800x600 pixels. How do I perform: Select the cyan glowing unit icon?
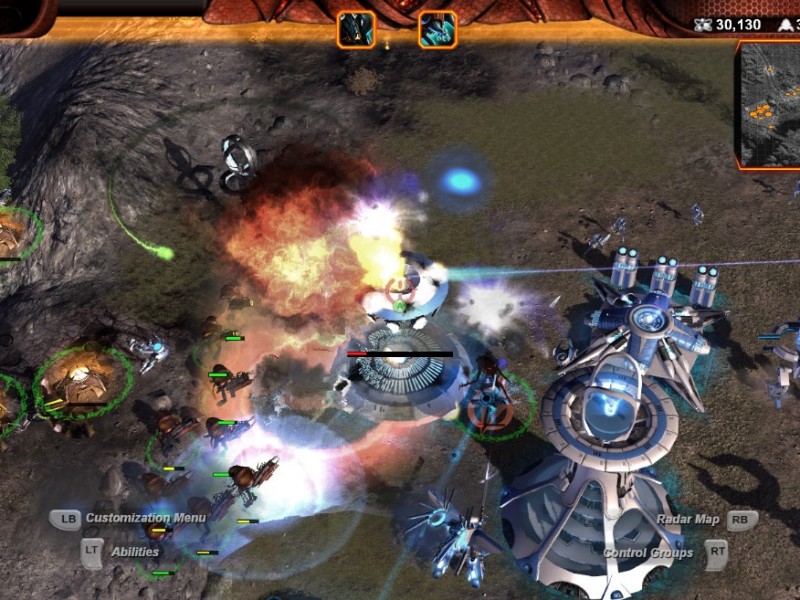pyautogui.click(x=438, y=29)
